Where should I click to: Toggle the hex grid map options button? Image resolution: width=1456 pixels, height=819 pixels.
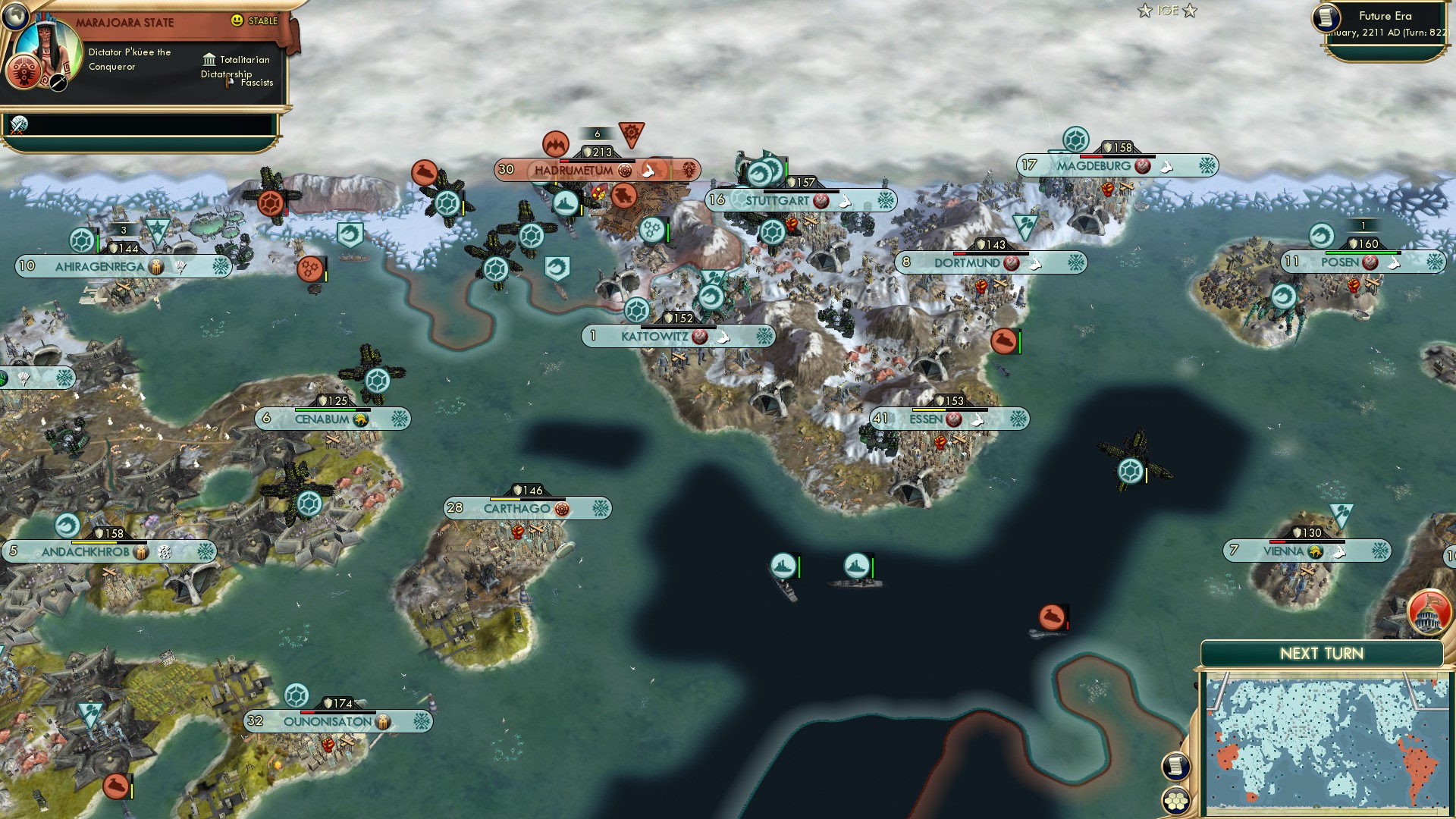coord(1175,800)
